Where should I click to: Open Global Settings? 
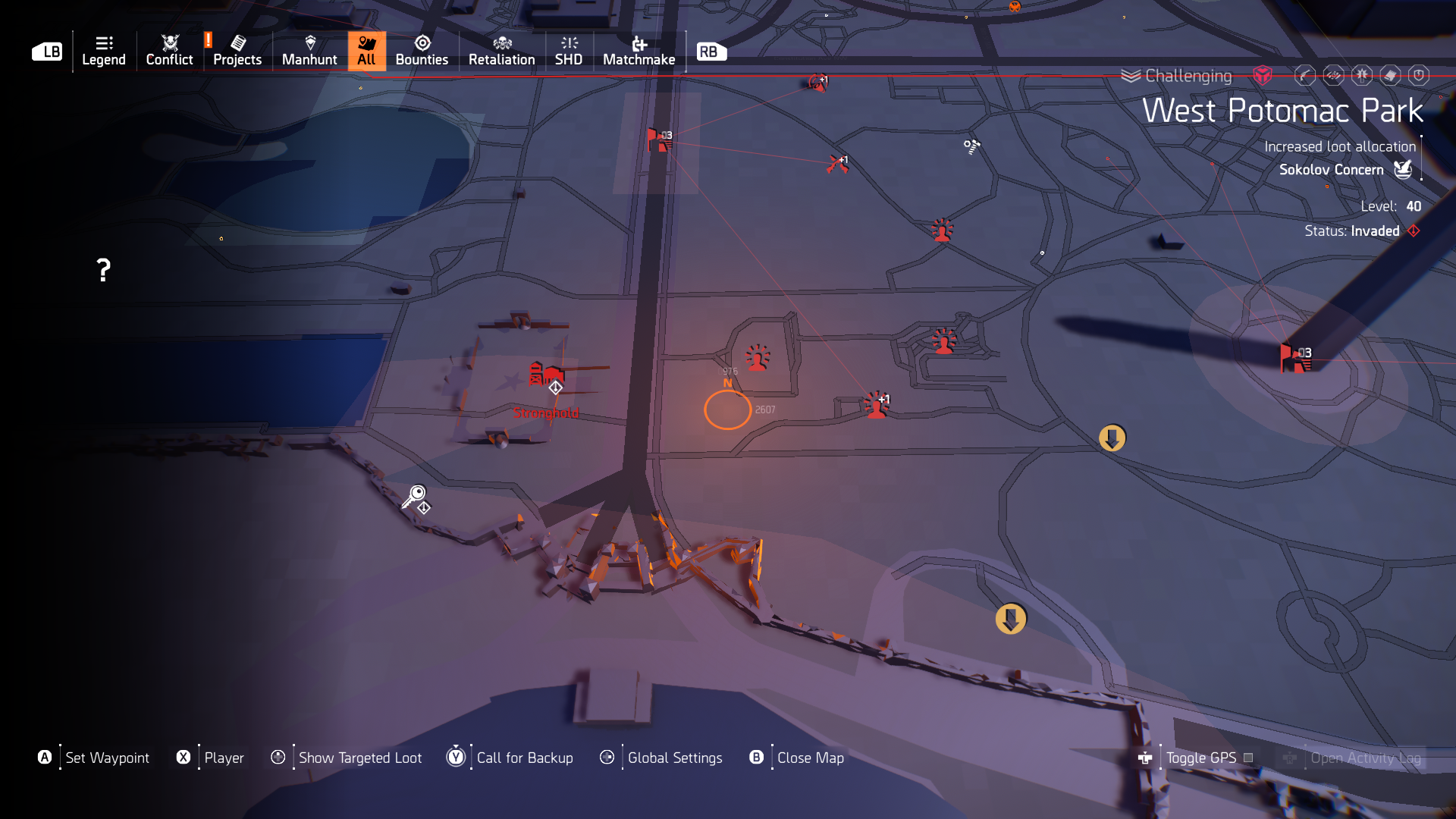pyautogui.click(x=674, y=758)
